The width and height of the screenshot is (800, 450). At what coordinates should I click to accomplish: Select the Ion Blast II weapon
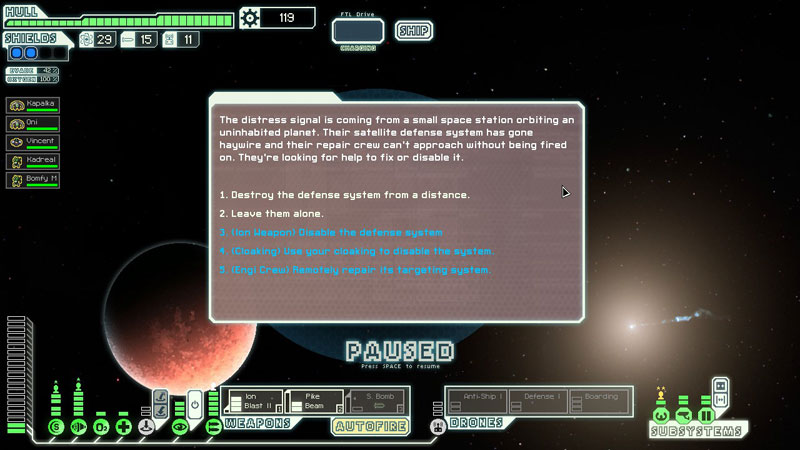[254, 402]
